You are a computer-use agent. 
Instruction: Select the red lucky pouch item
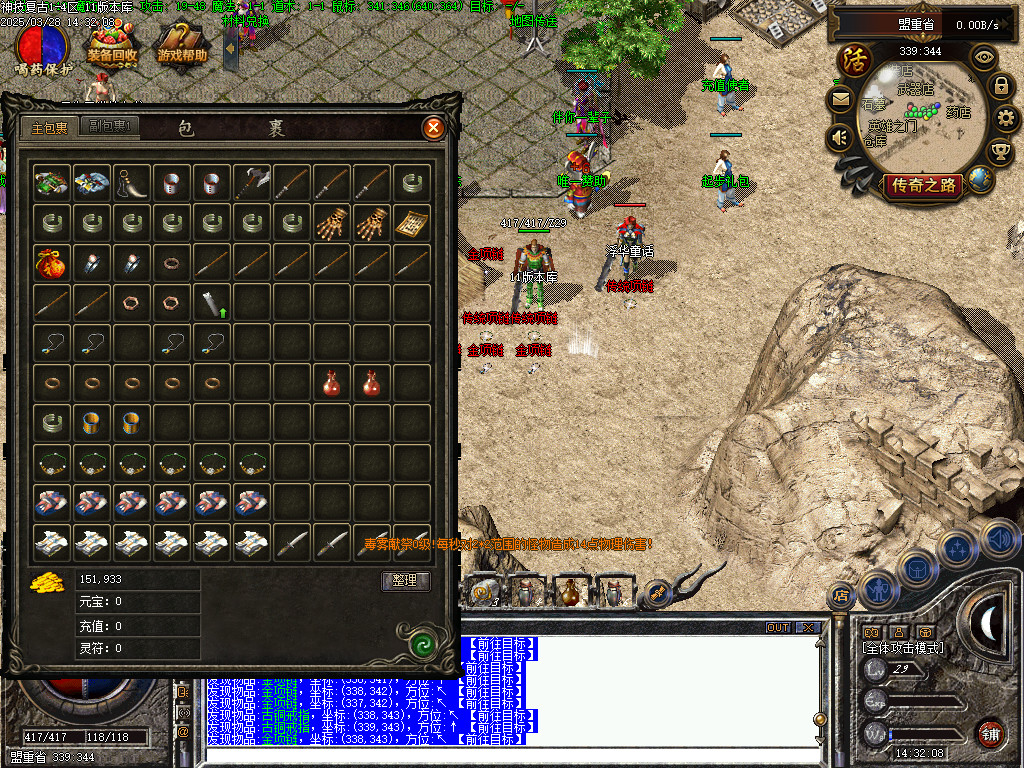pos(52,262)
